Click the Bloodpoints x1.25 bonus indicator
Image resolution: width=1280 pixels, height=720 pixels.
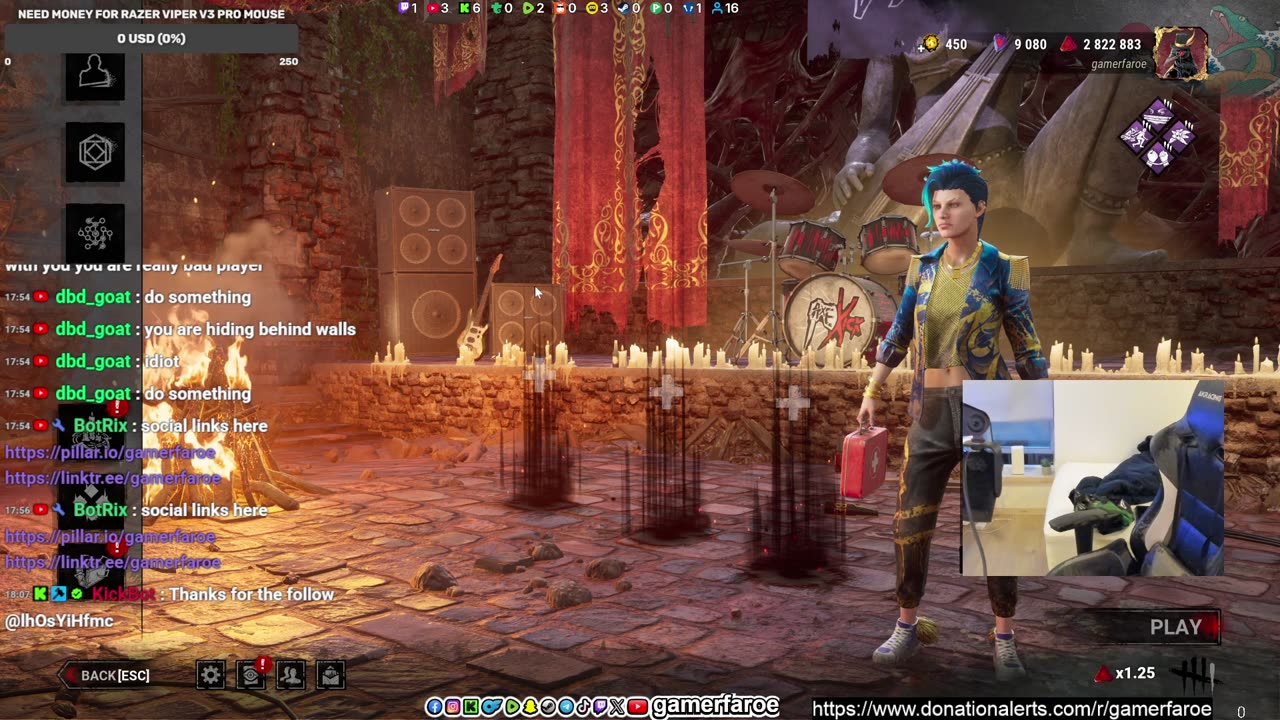(x=1125, y=674)
